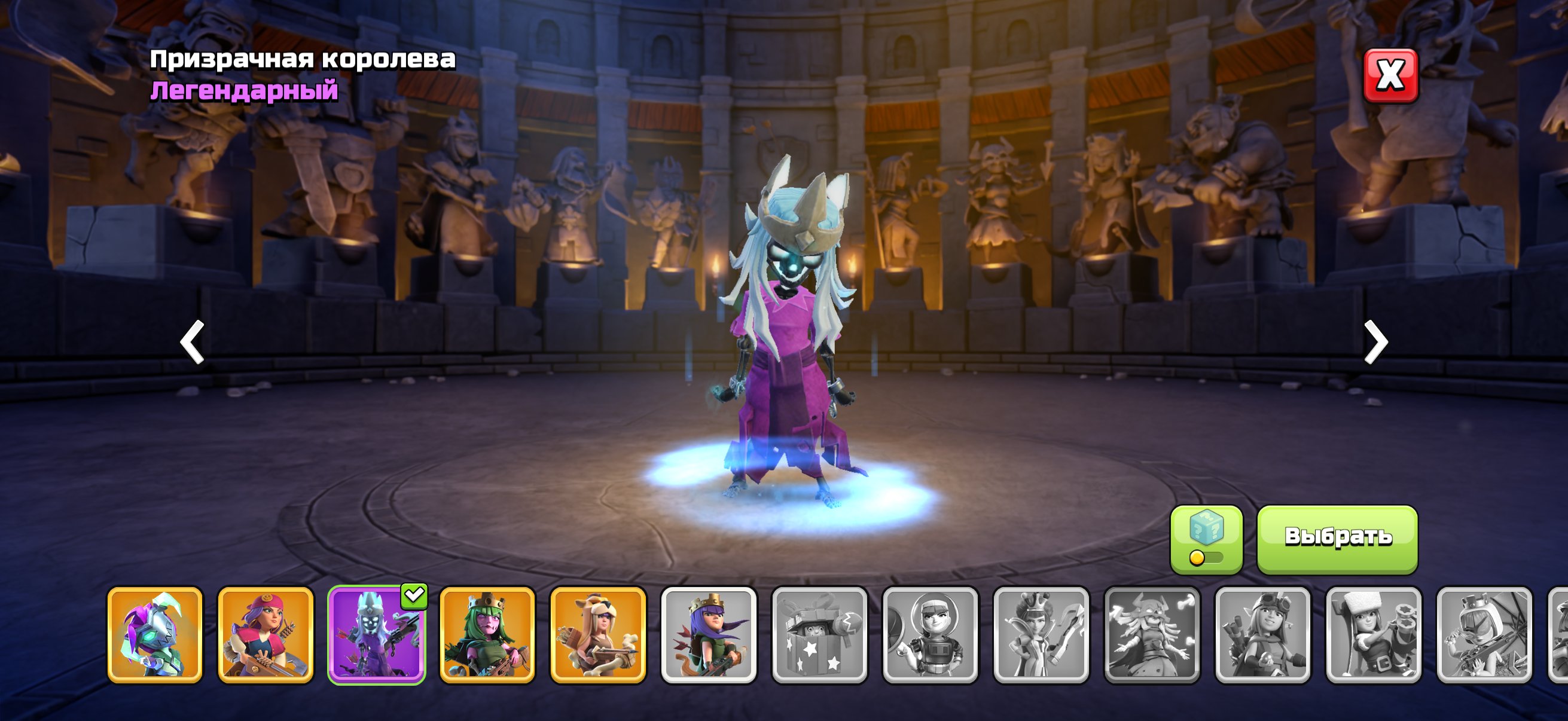The height and width of the screenshot is (721, 1568).
Task: View the locked astronaut helmet queen skin
Action: point(931,634)
